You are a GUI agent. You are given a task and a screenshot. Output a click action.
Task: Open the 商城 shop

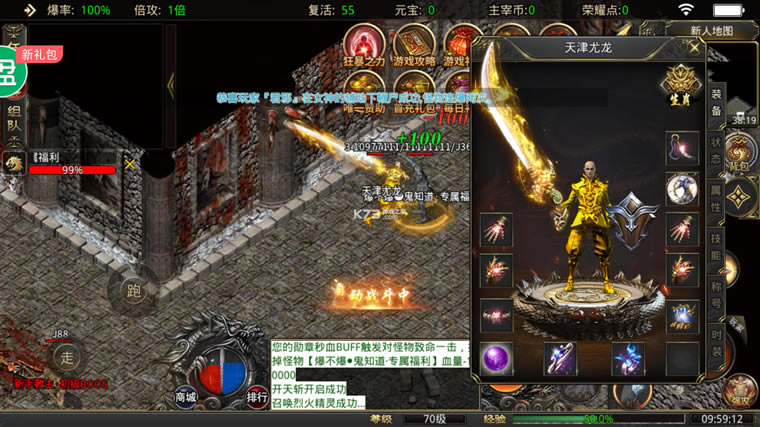pyautogui.click(x=185, y=397)
